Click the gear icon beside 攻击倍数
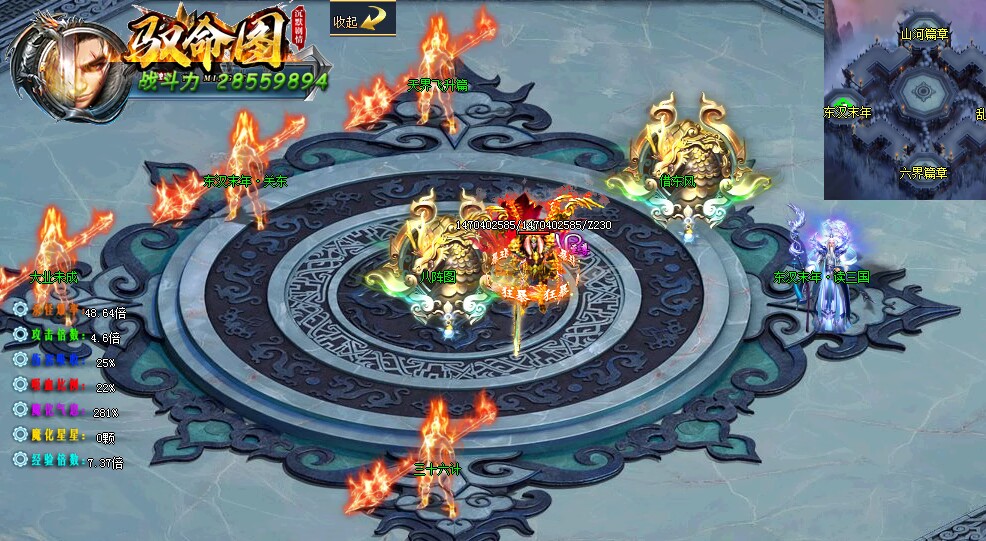Image resolution: width=986 pixels, height=541 pixels. pyautogui.click(x=20, y=335)
